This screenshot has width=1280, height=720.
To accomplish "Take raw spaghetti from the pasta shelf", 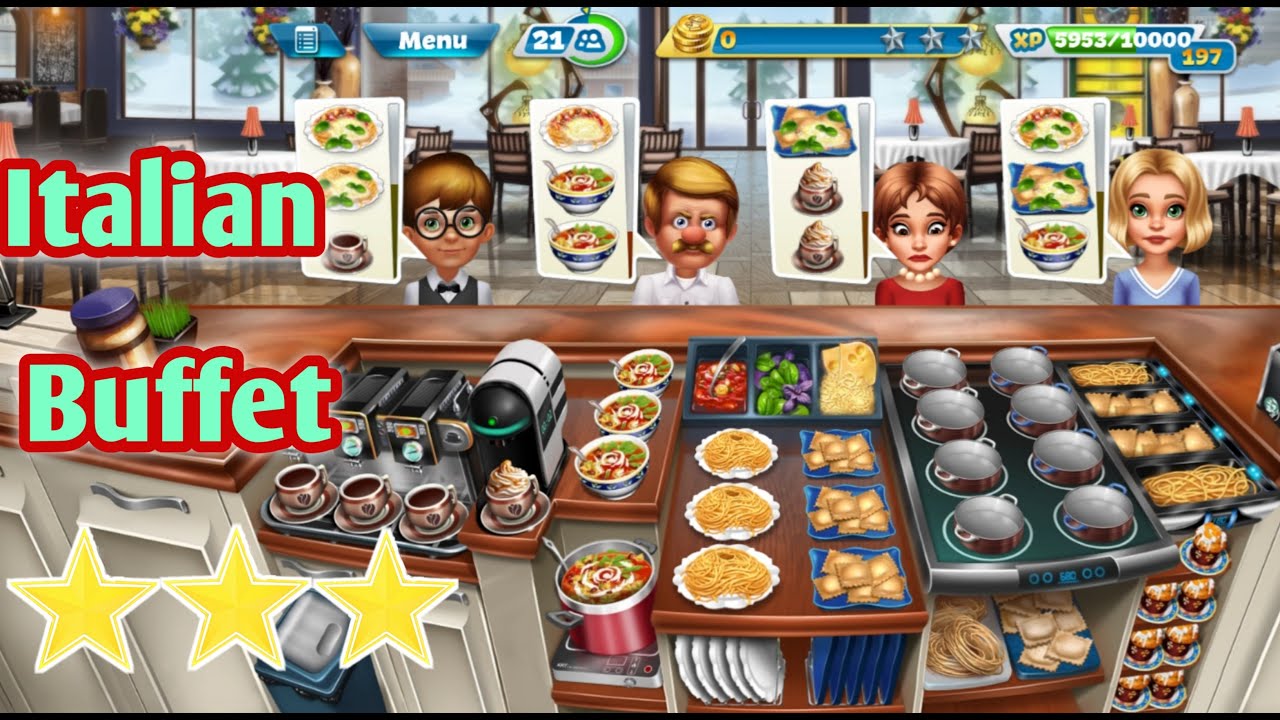I will pyautogui.click(x=962, y=640).
